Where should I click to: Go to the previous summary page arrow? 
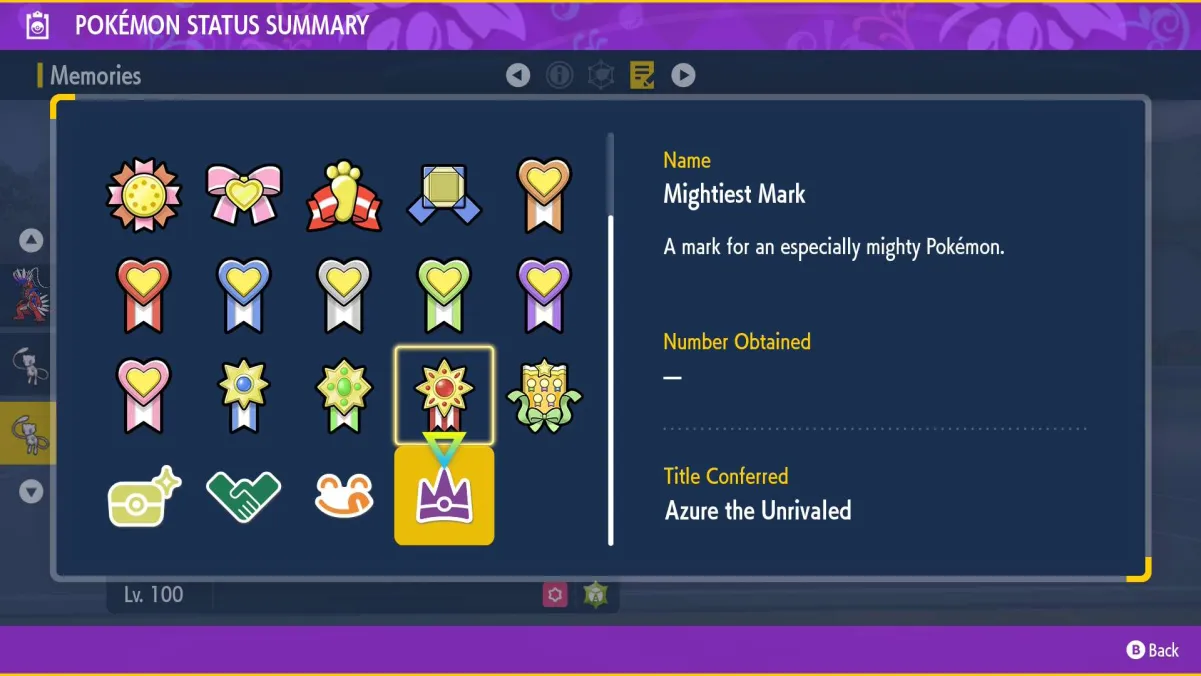518,75
